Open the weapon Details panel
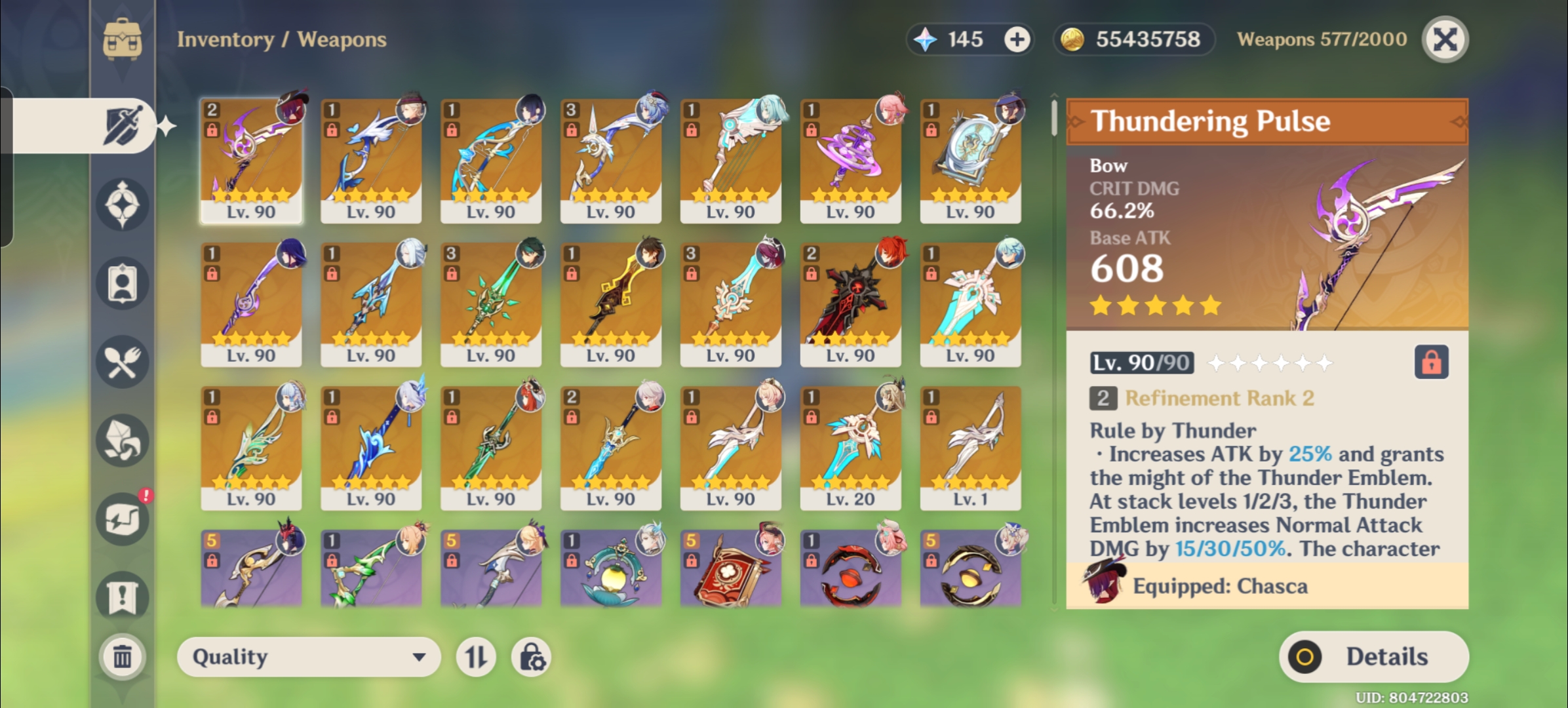 click(x=1373, y=657)
